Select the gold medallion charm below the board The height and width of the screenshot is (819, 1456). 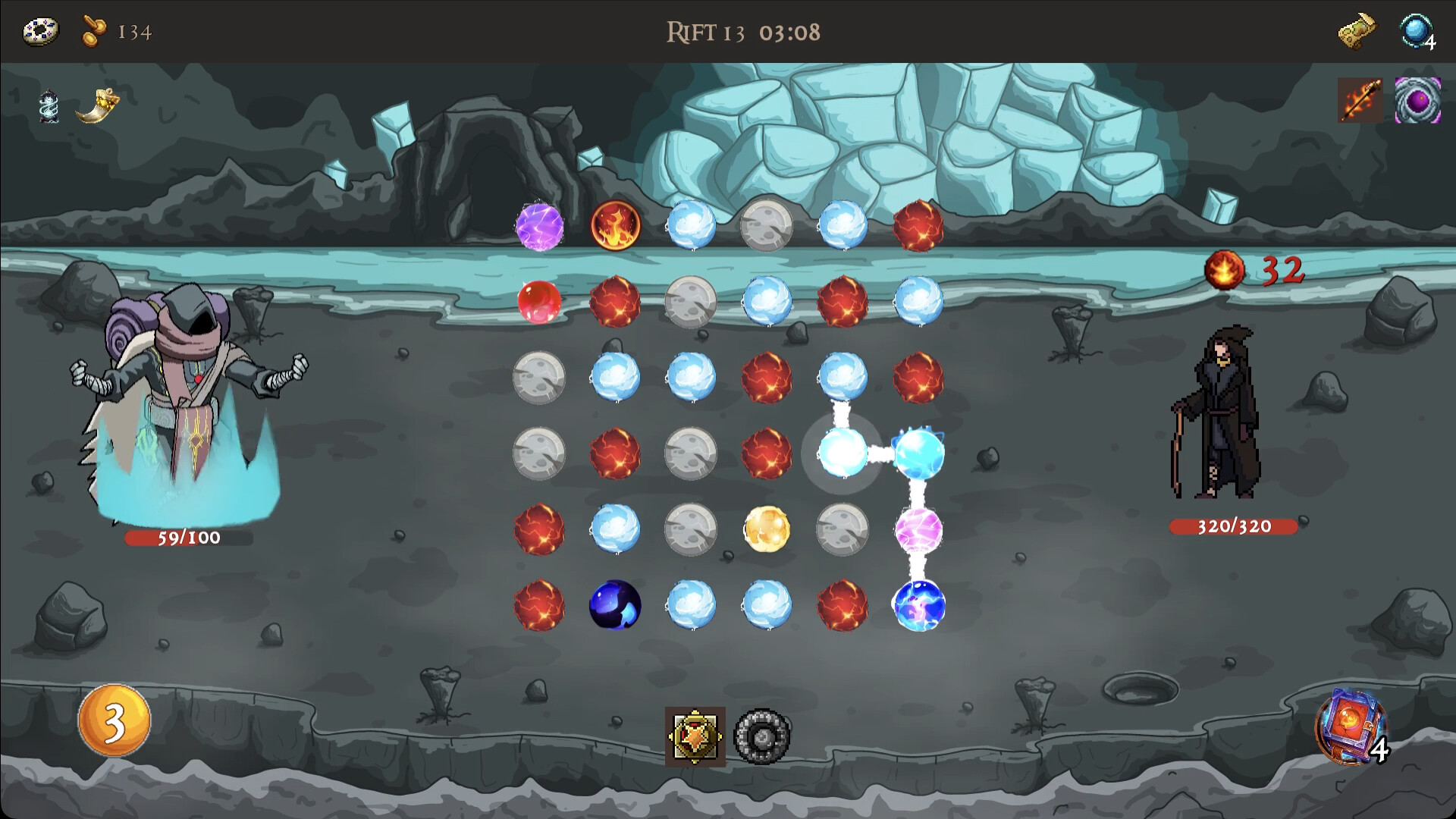(693, 734)
